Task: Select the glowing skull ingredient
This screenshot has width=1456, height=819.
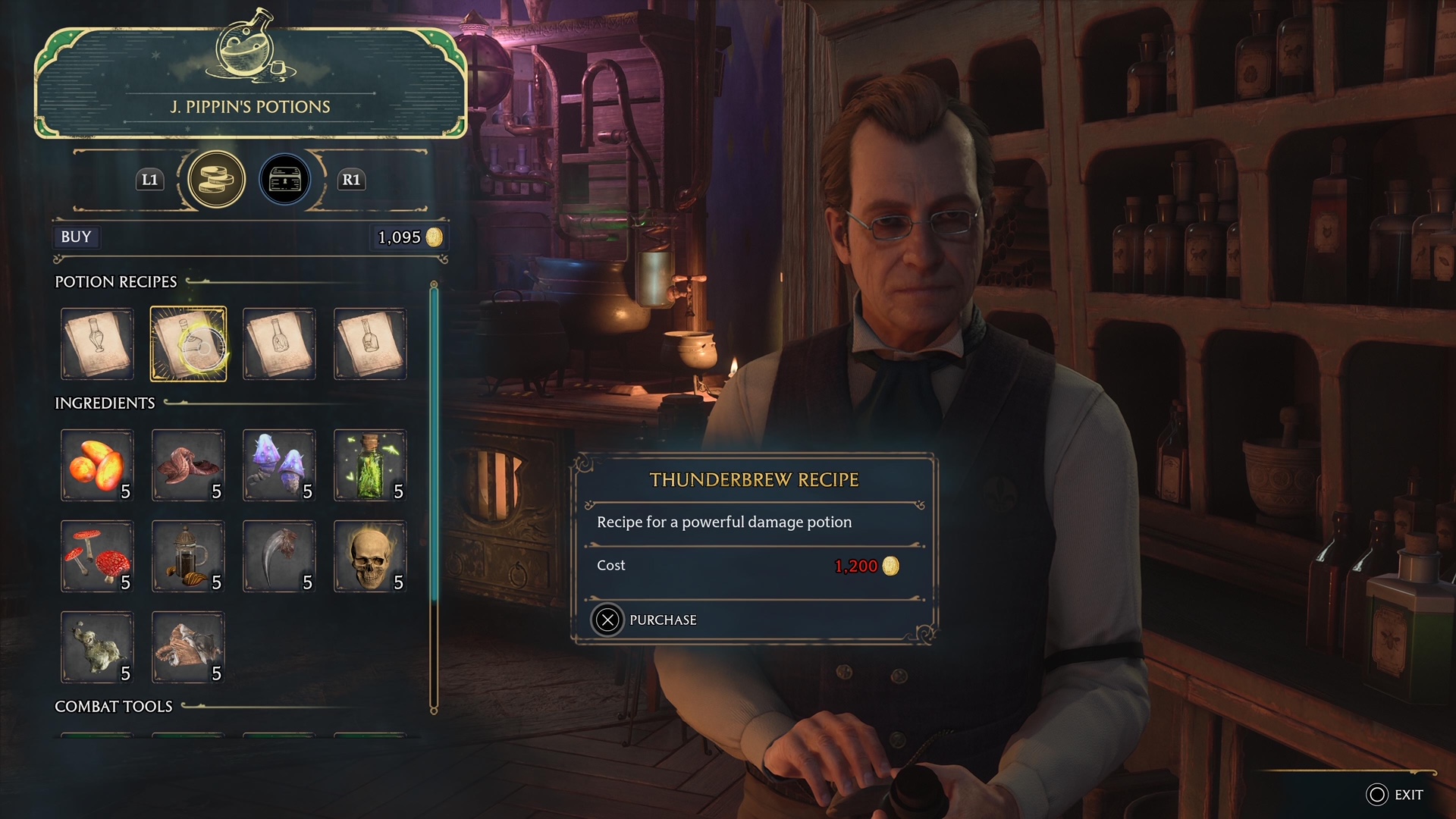Action: pyautogui.click(x=370, y=556)
